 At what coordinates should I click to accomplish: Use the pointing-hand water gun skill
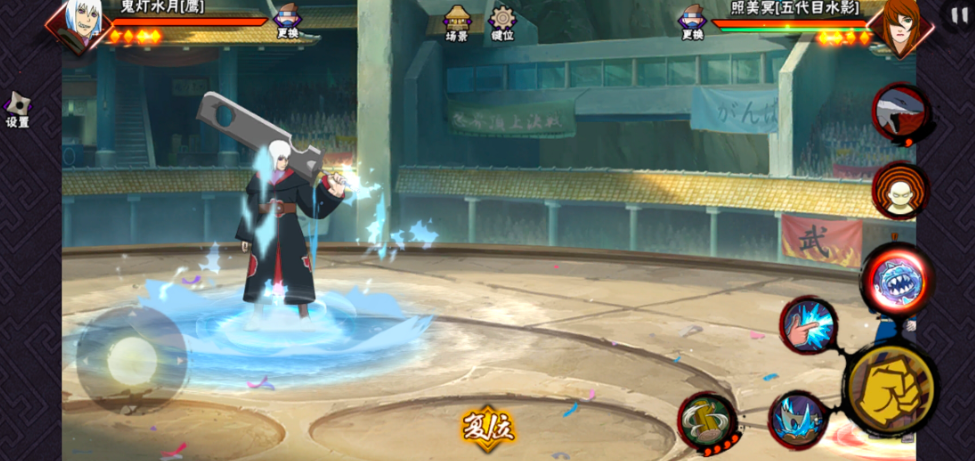tap(808, 324)
